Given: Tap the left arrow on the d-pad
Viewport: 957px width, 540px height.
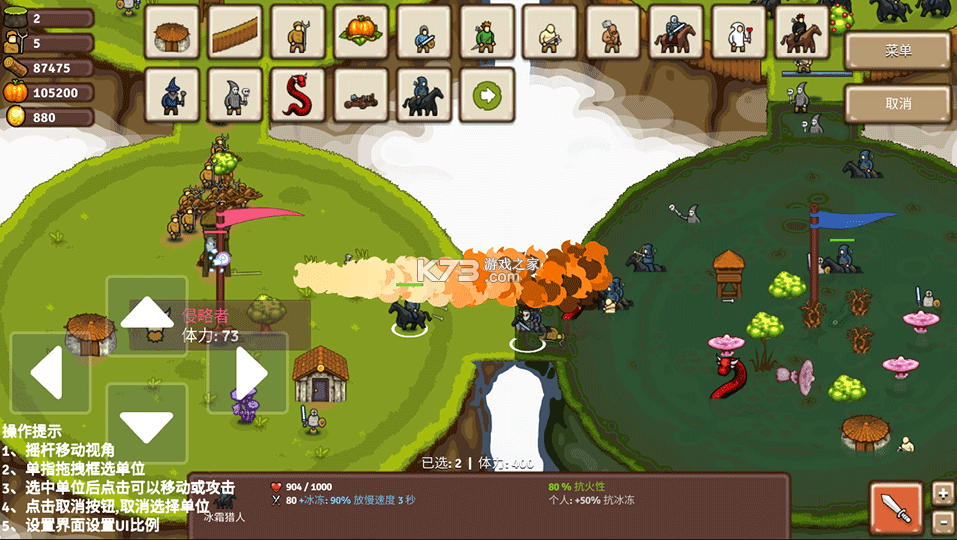Looking at the screenshot, I should click(x=48, y=373).
